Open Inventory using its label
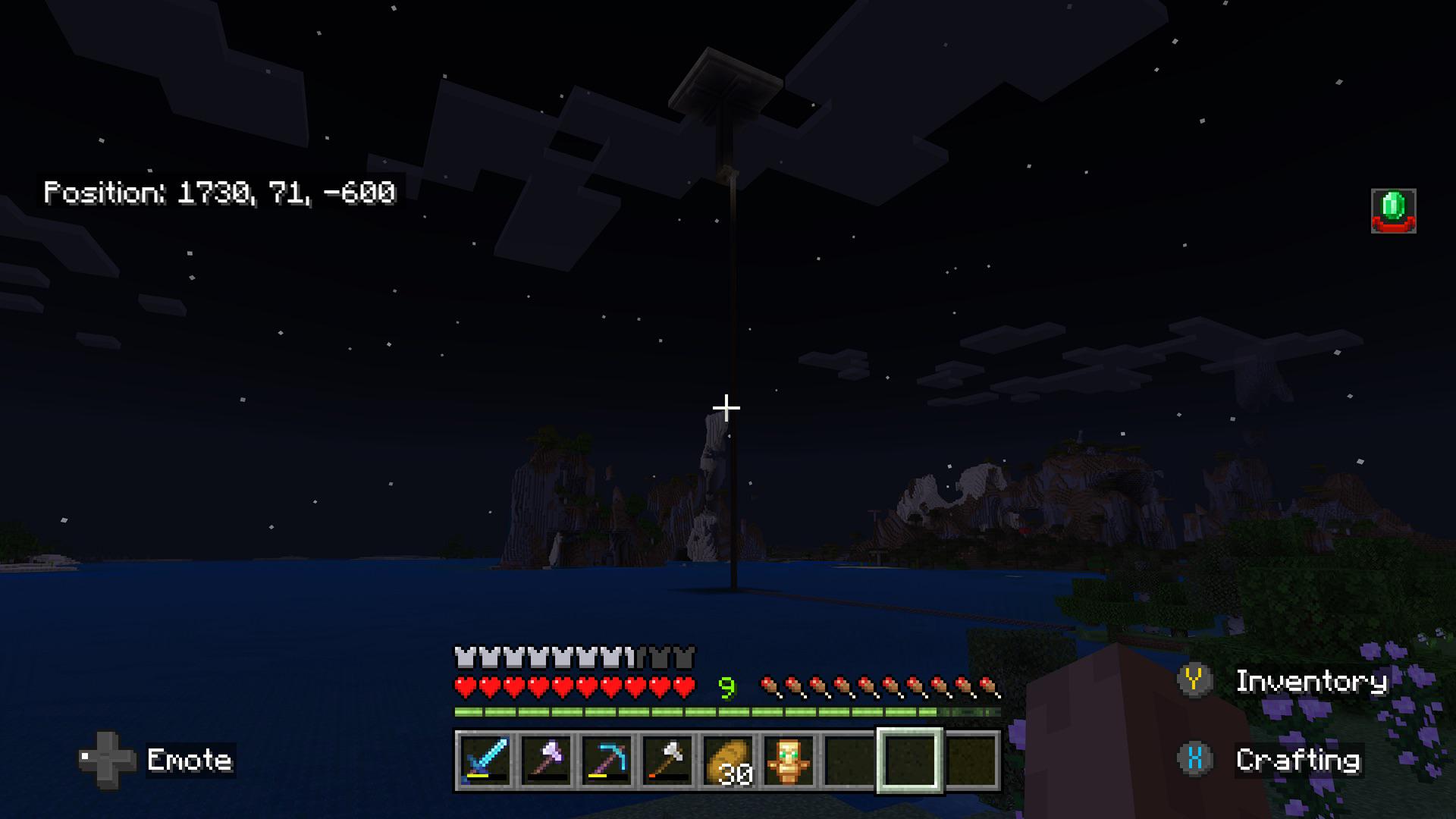The width and height of the screenshot is (1456, 819). (1312, 681)
